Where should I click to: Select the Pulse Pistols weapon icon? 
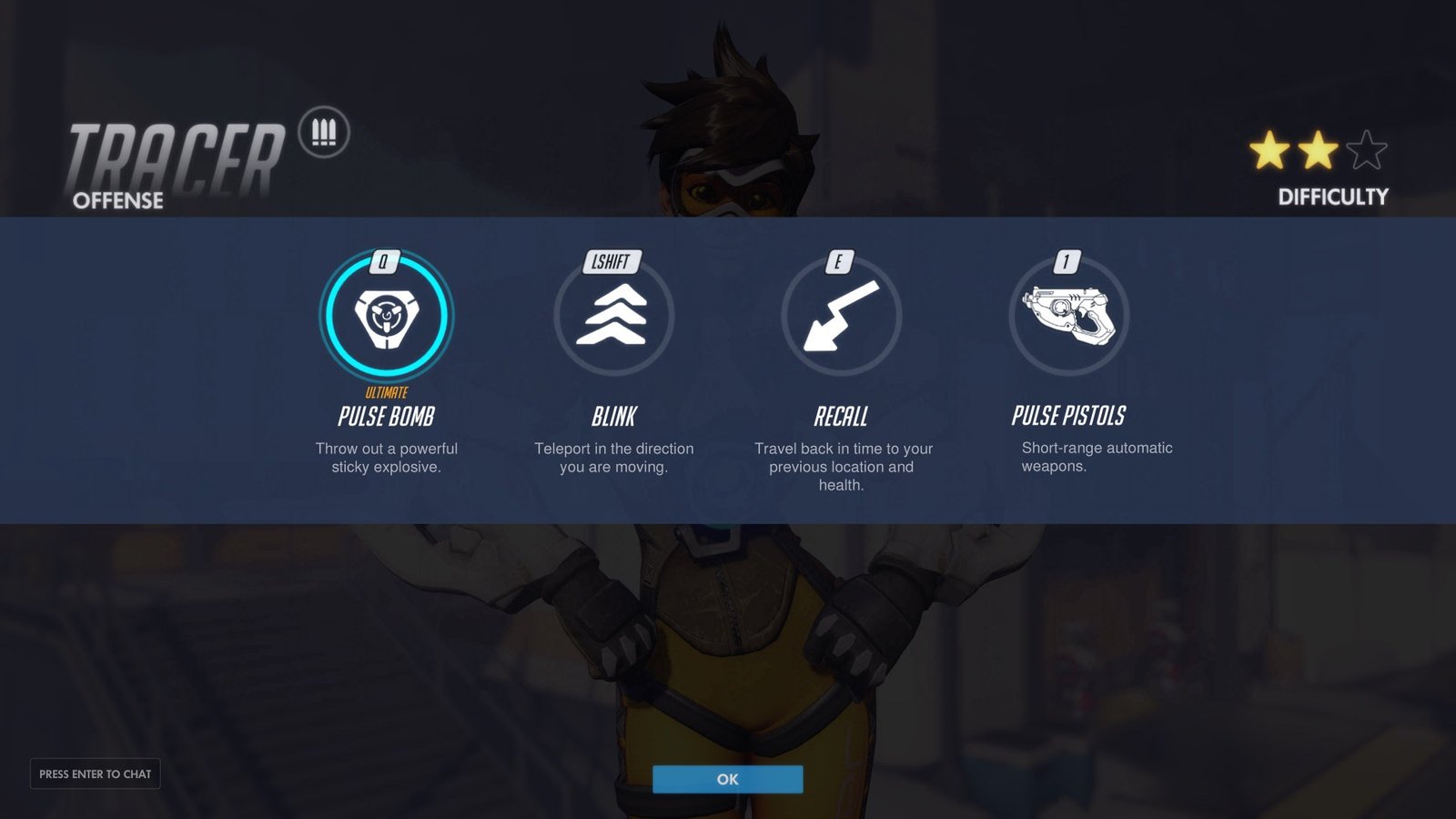tap(1068, 316)
